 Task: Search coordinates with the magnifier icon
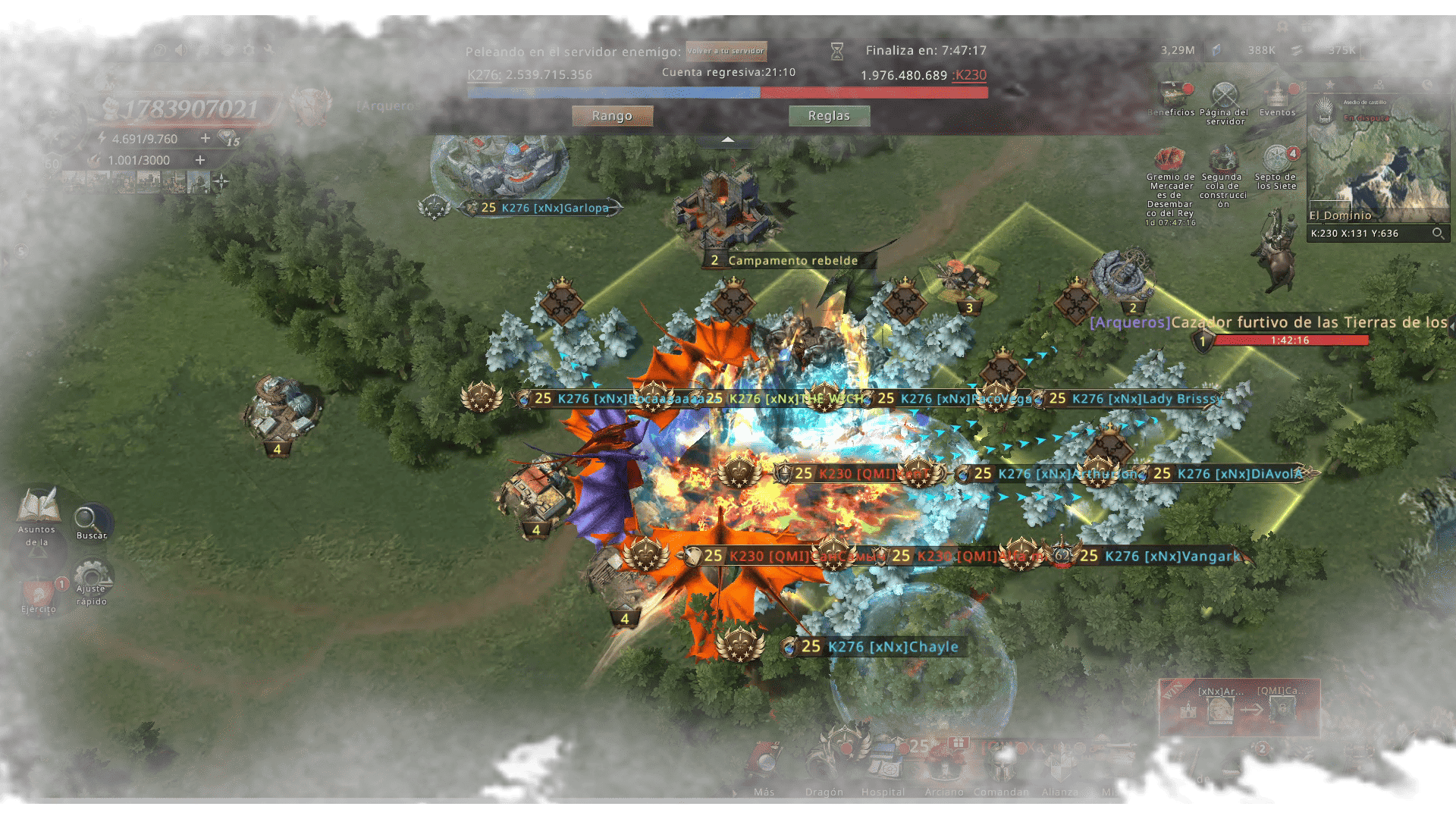[1437, 234]
